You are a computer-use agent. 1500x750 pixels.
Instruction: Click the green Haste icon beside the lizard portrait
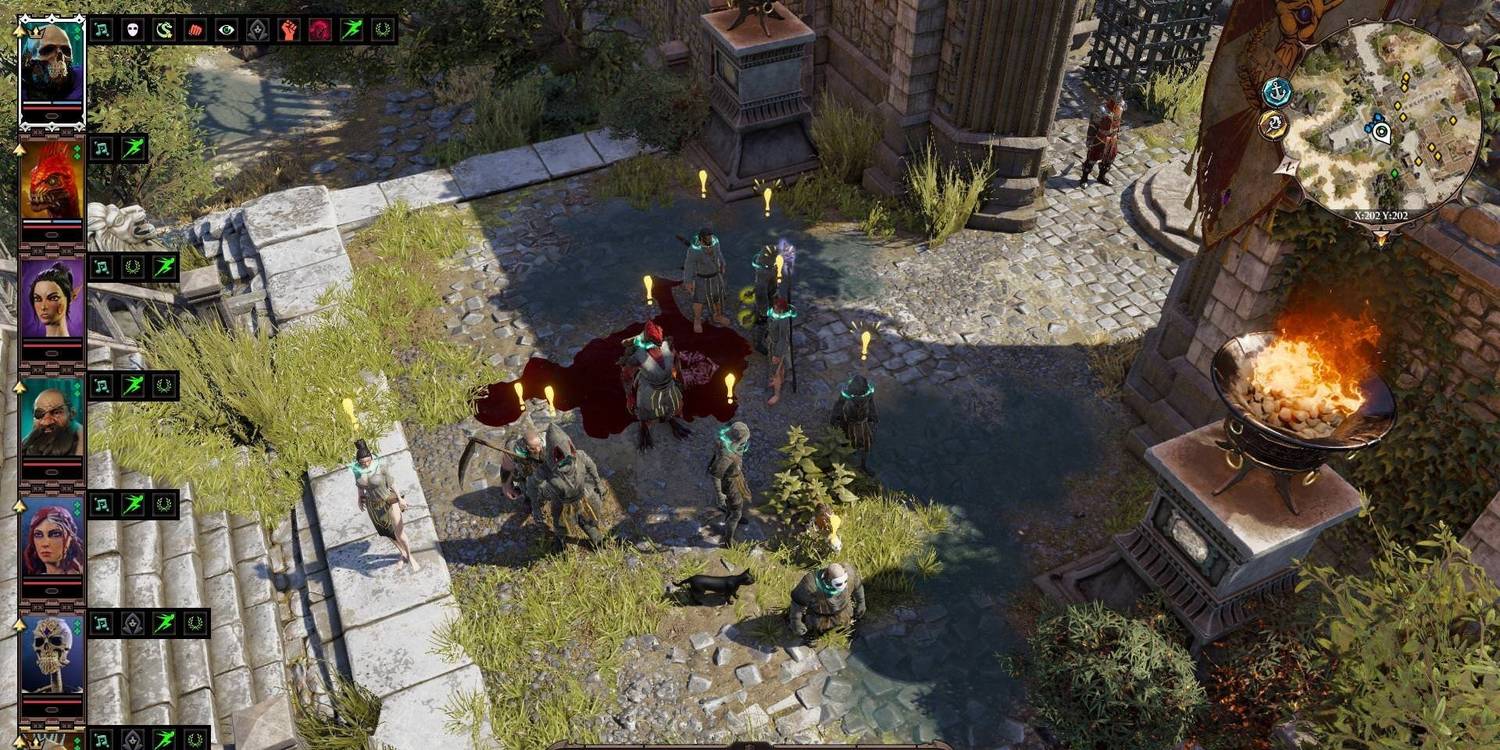click(133, 148)
